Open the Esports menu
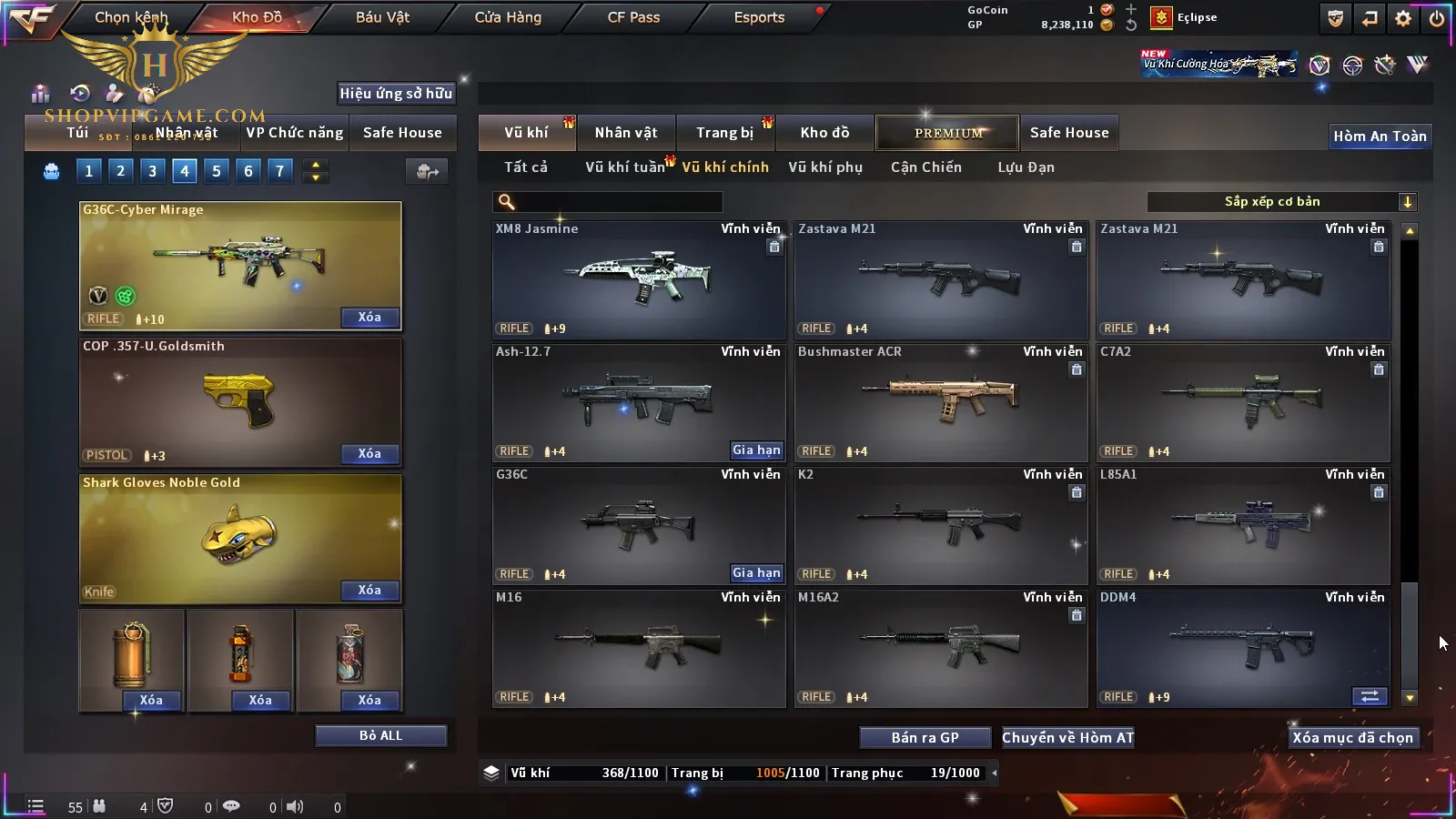Viewport: 1456px width, 819px height. [759, 17]
